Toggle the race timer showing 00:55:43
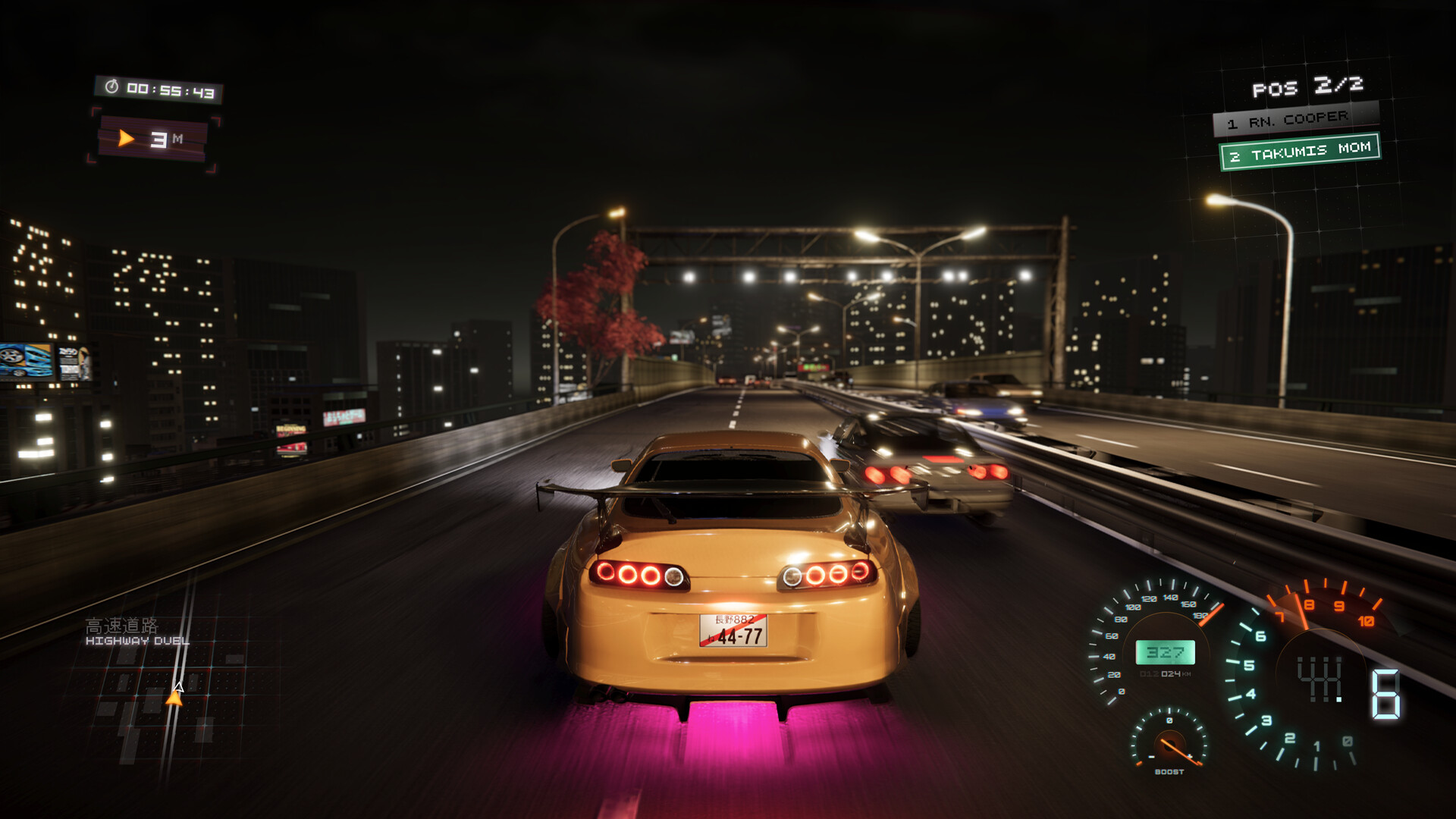Image resolution: width=1456 pixels, height=819 pixels. (x=171, y=89)
